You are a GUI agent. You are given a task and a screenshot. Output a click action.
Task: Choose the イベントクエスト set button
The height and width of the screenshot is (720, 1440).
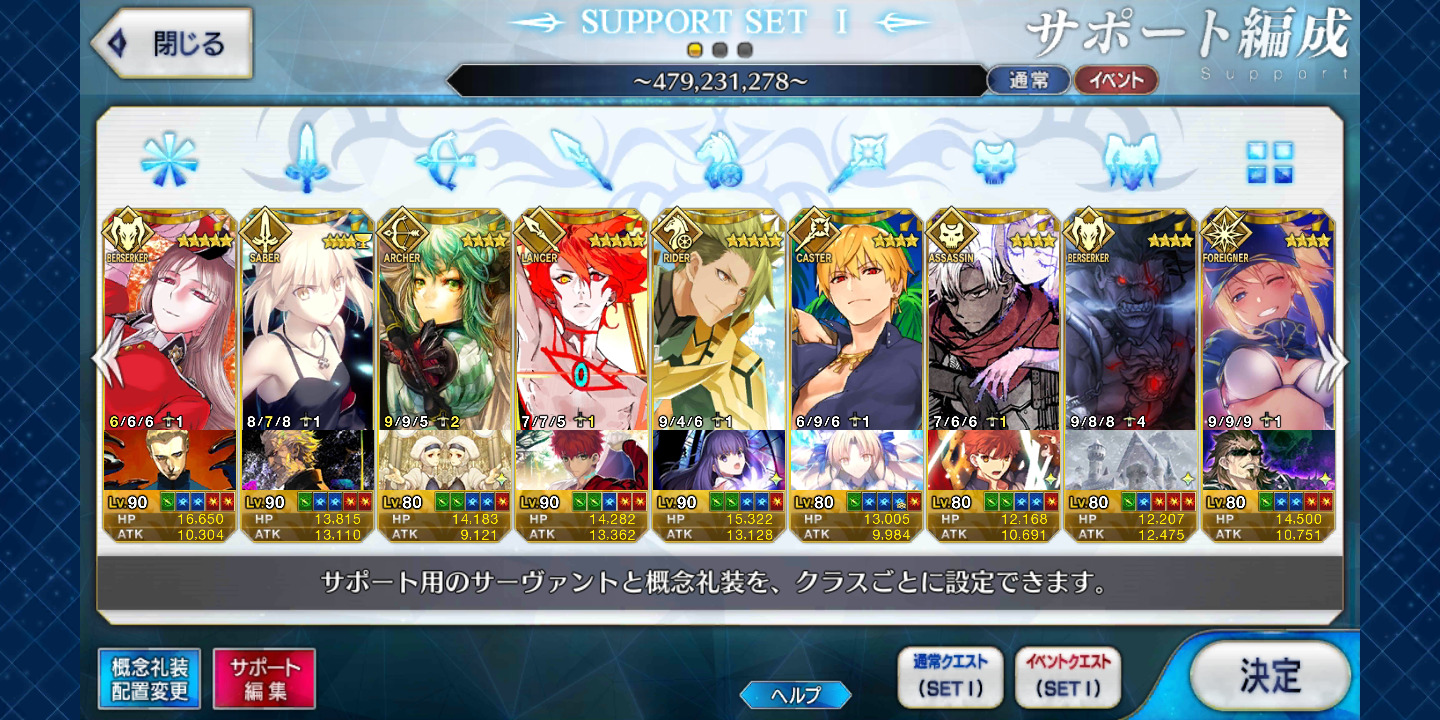point(1068,676)
